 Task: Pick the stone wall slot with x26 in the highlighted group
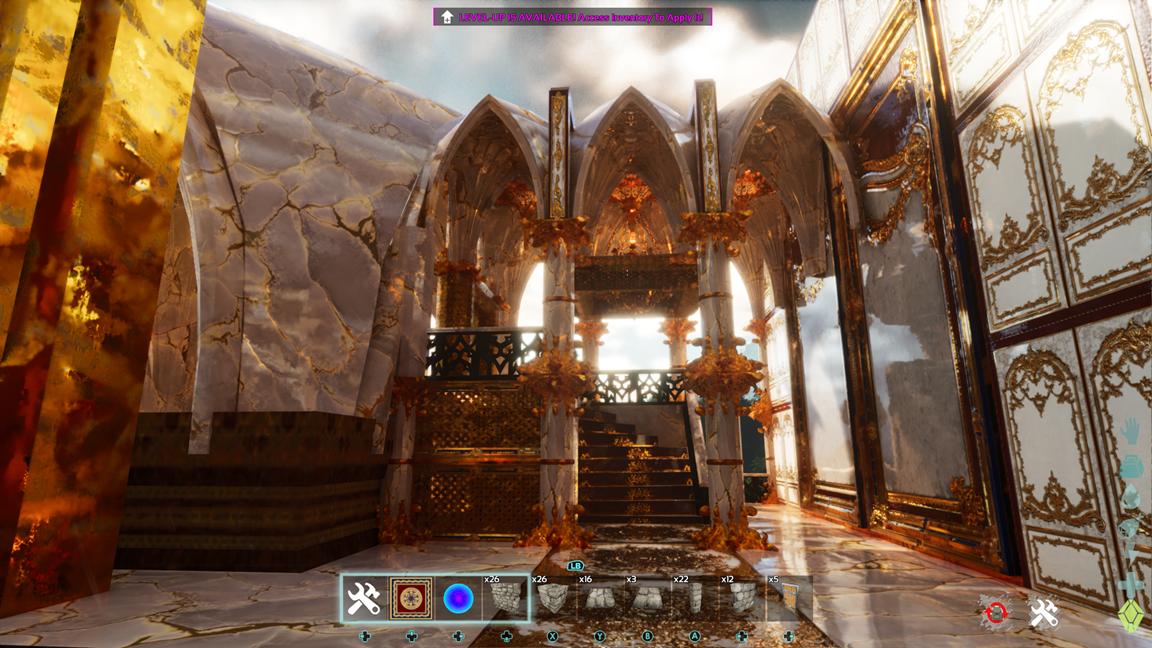click(505, 599)
